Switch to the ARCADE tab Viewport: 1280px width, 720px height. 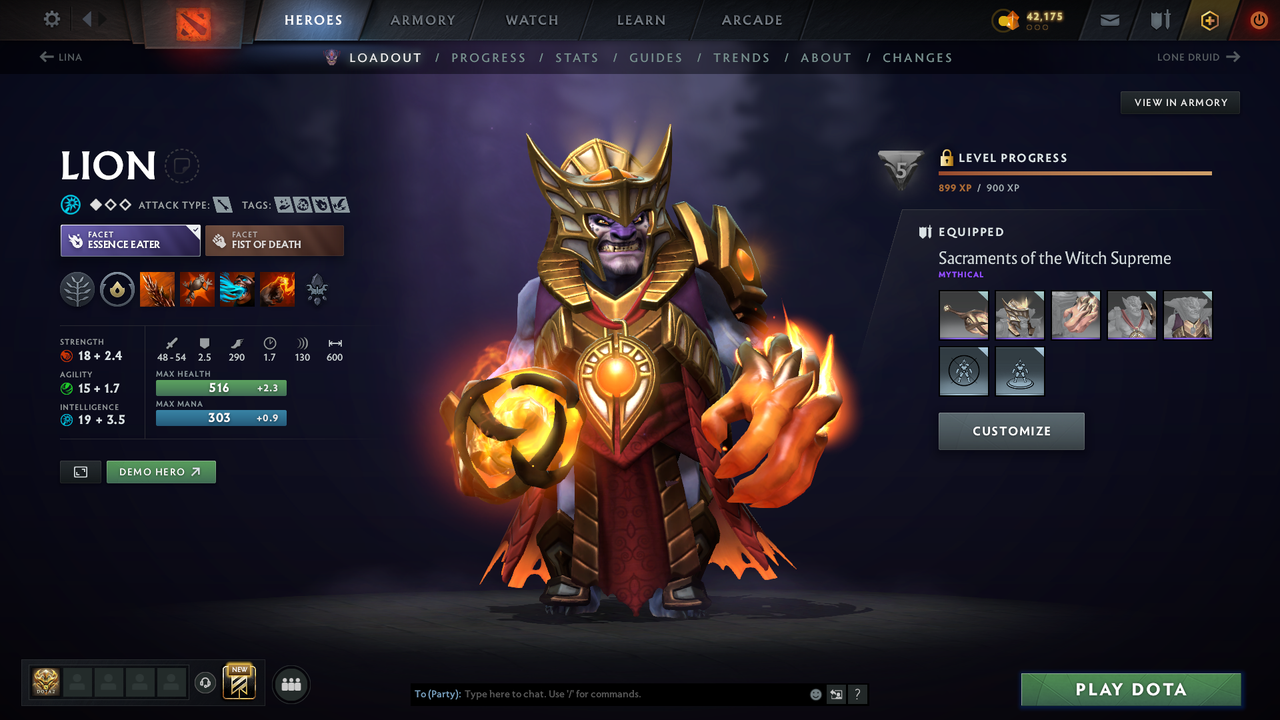click(751, 20)
